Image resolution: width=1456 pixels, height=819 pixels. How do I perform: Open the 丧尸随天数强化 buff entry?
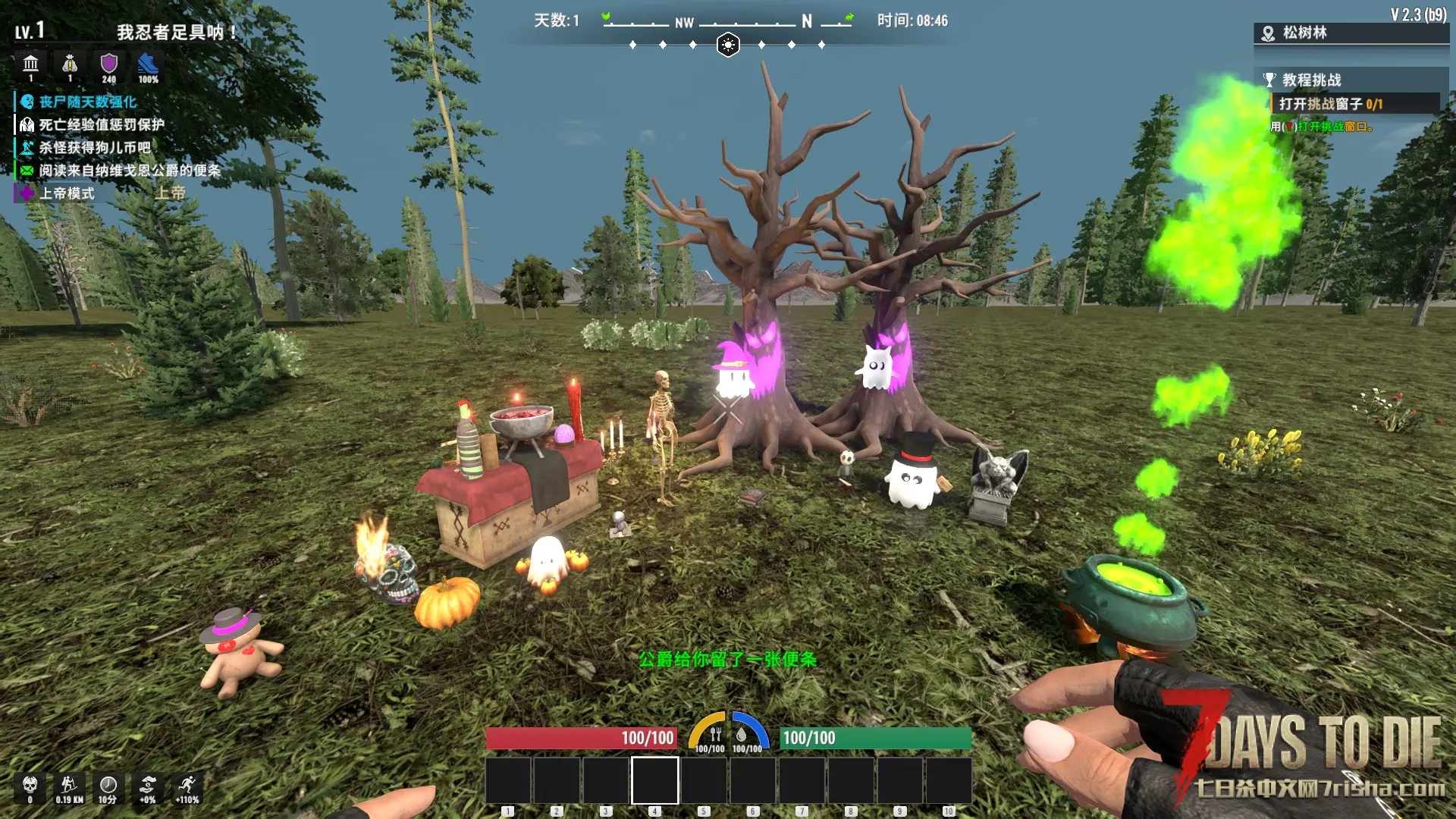point(87,102)
